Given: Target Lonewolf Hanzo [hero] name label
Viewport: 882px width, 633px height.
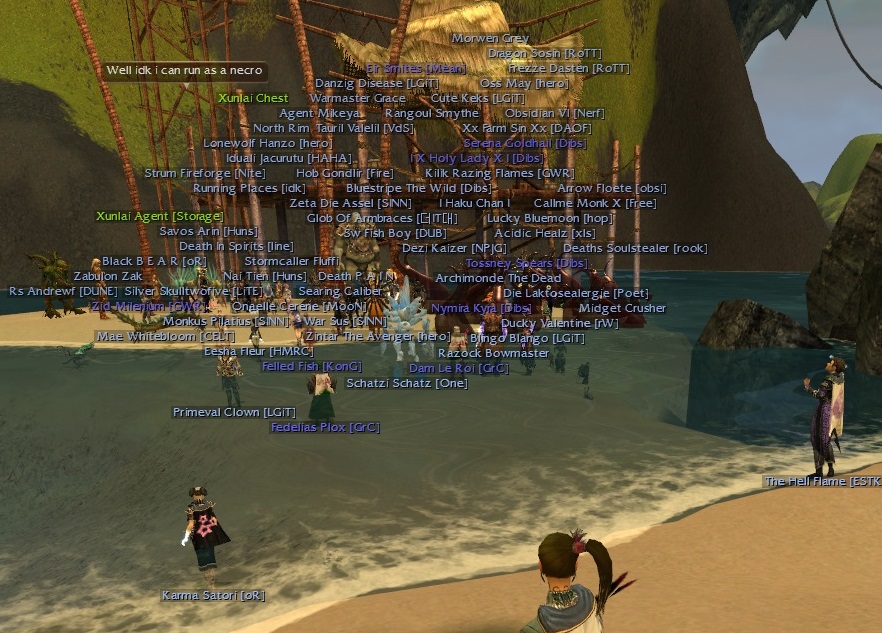Looking at the screenshot, I should click(x=253, y=143).
